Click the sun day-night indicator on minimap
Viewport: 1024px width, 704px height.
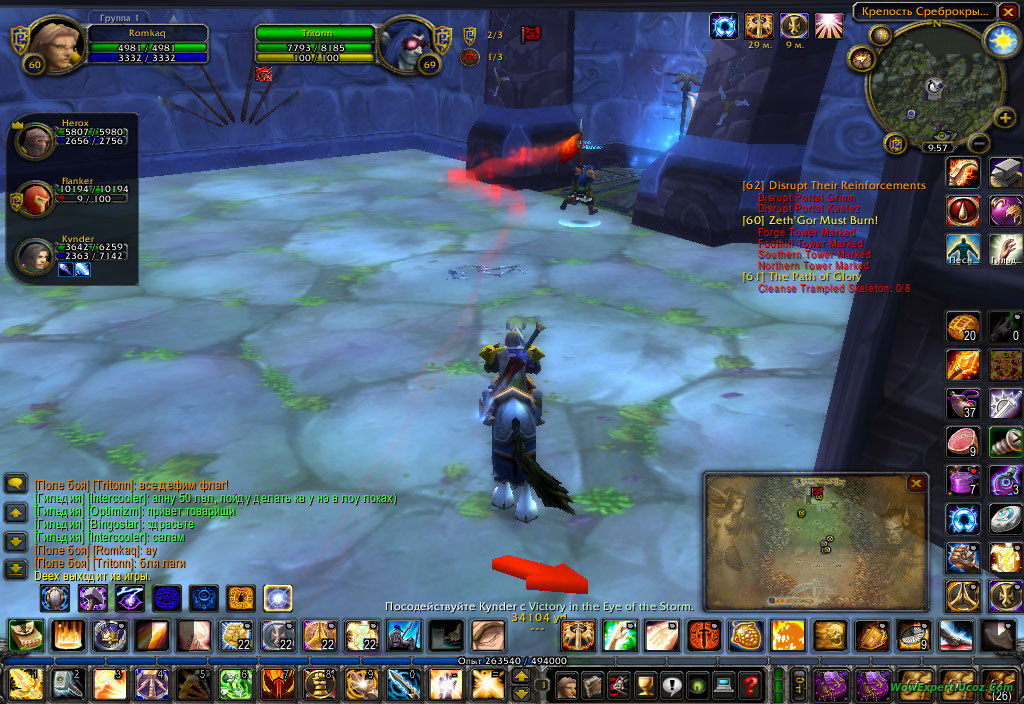[999, 39]
